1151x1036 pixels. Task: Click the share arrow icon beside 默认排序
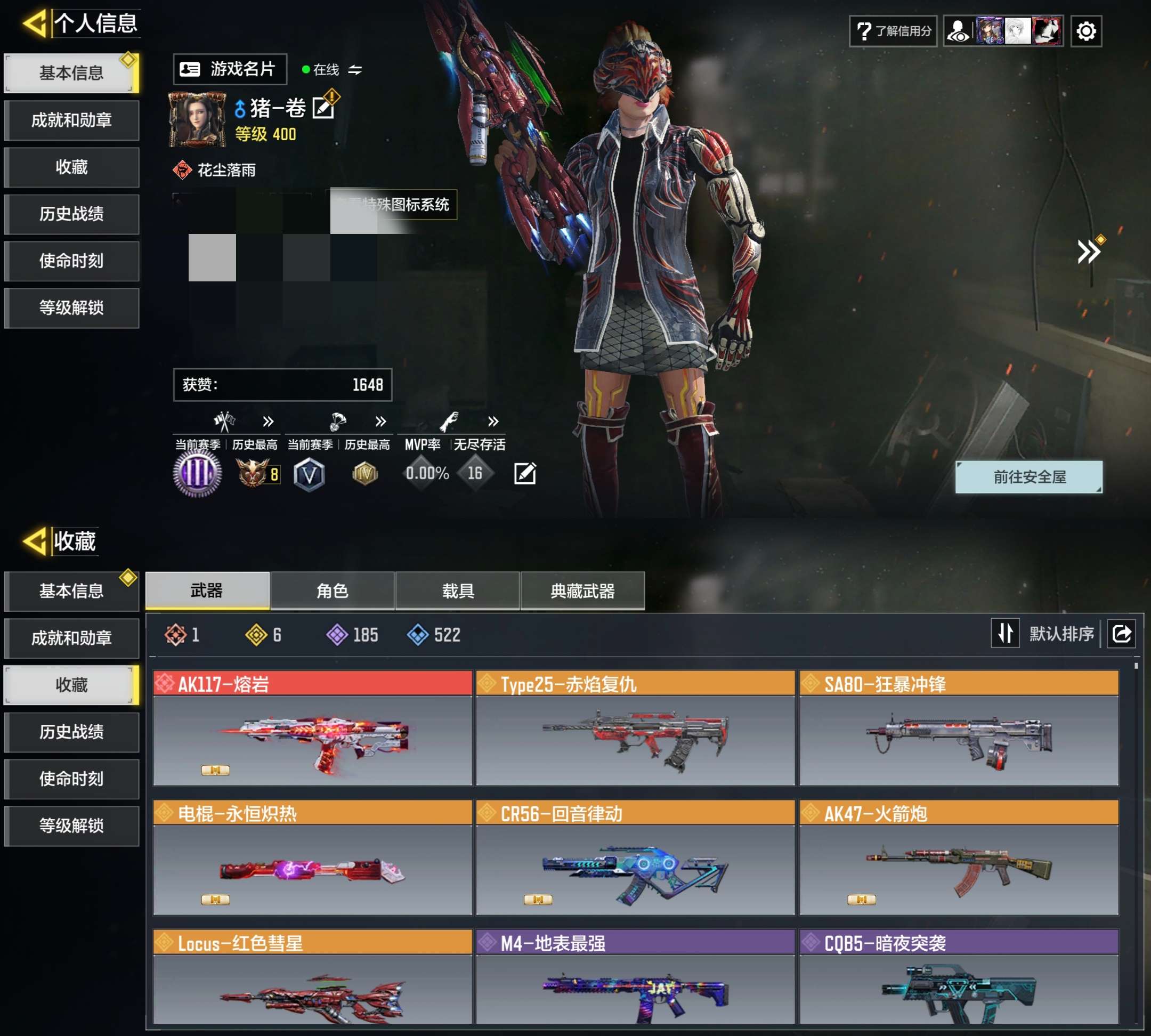[x=1121, y=633]
